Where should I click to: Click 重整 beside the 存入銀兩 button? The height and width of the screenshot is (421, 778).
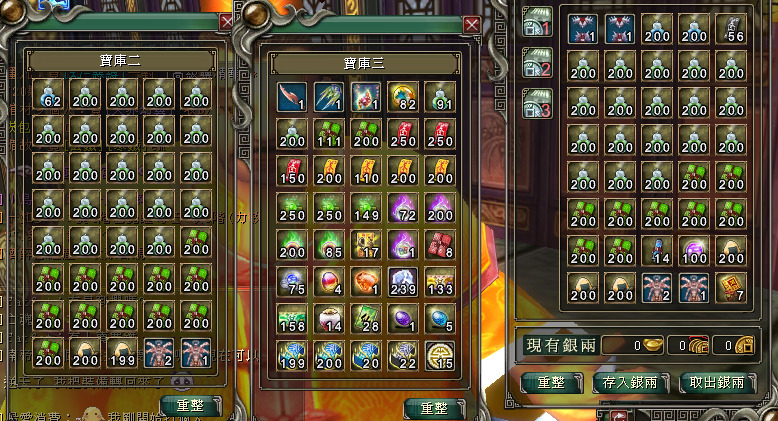point(551,382)
